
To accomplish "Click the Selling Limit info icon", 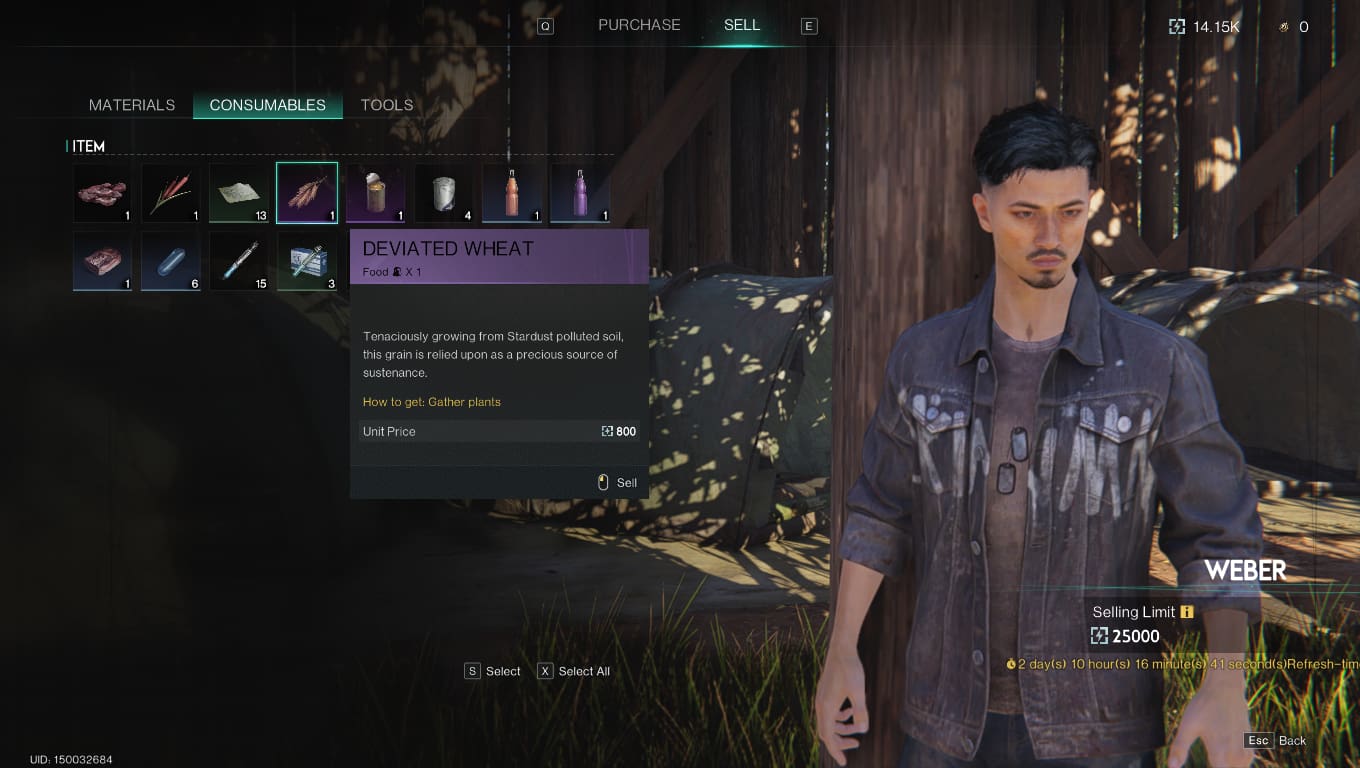I will pos(1187,612).
